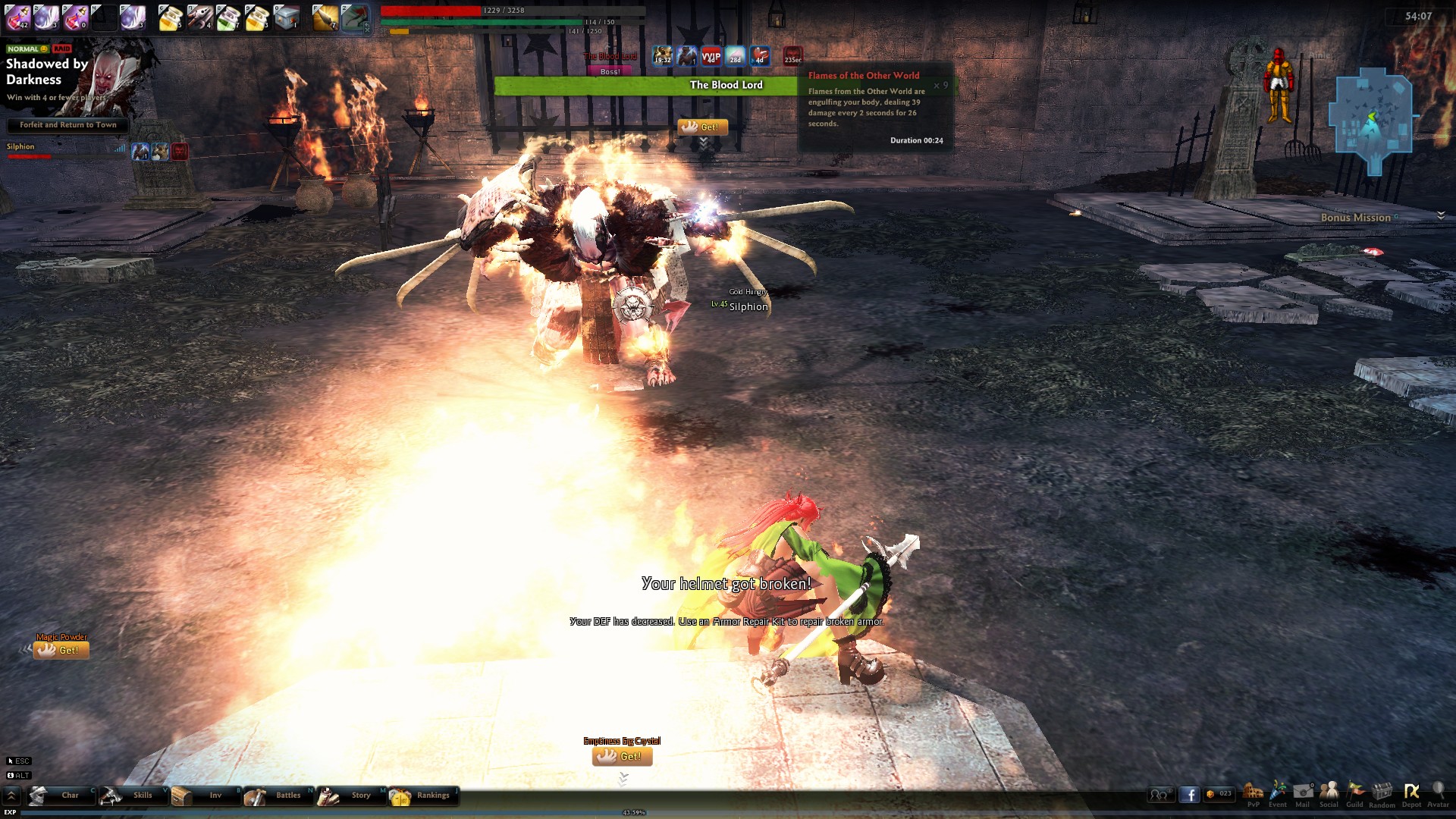1456x819 pixels.
Task: Get the Emptiness Egg Crystal loot
Action: coord(622,756)
